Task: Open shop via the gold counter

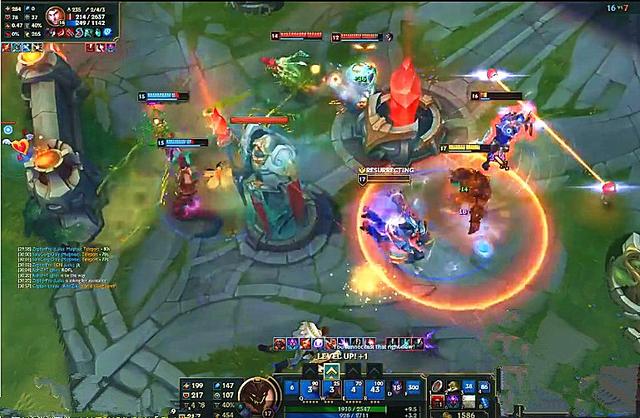Action: coord(465,411)
